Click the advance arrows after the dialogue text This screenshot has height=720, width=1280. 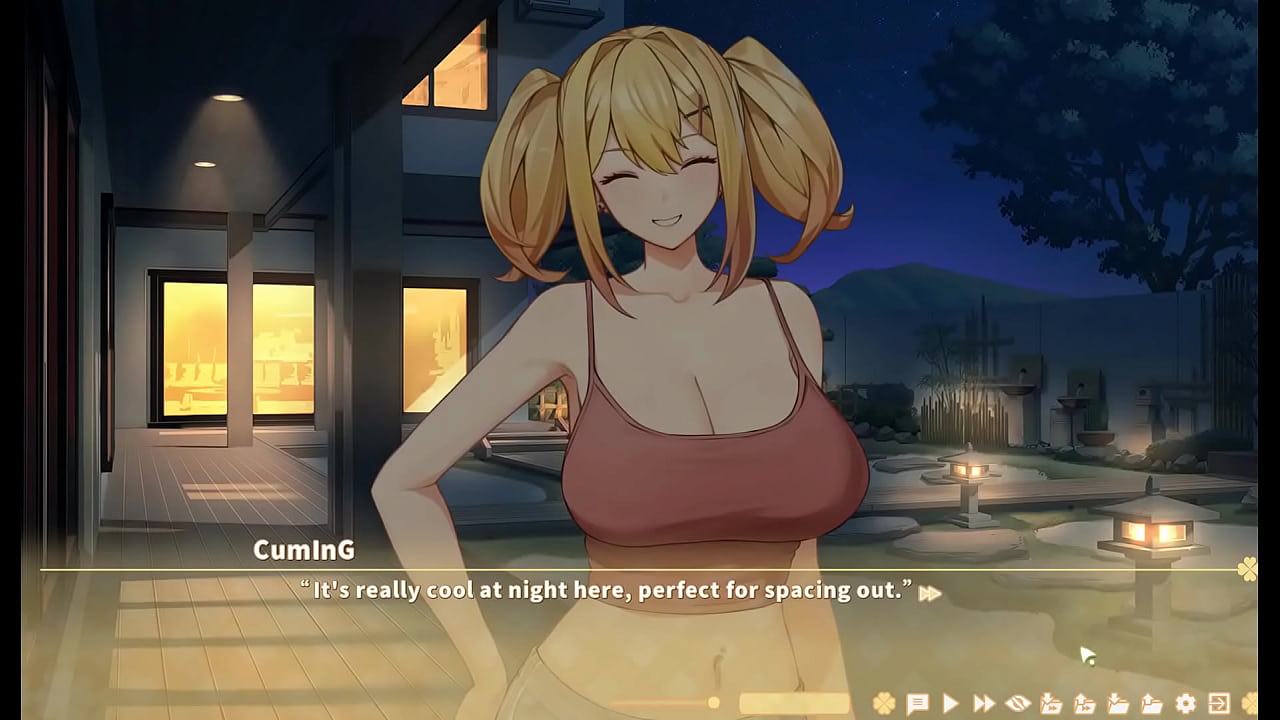928,593
